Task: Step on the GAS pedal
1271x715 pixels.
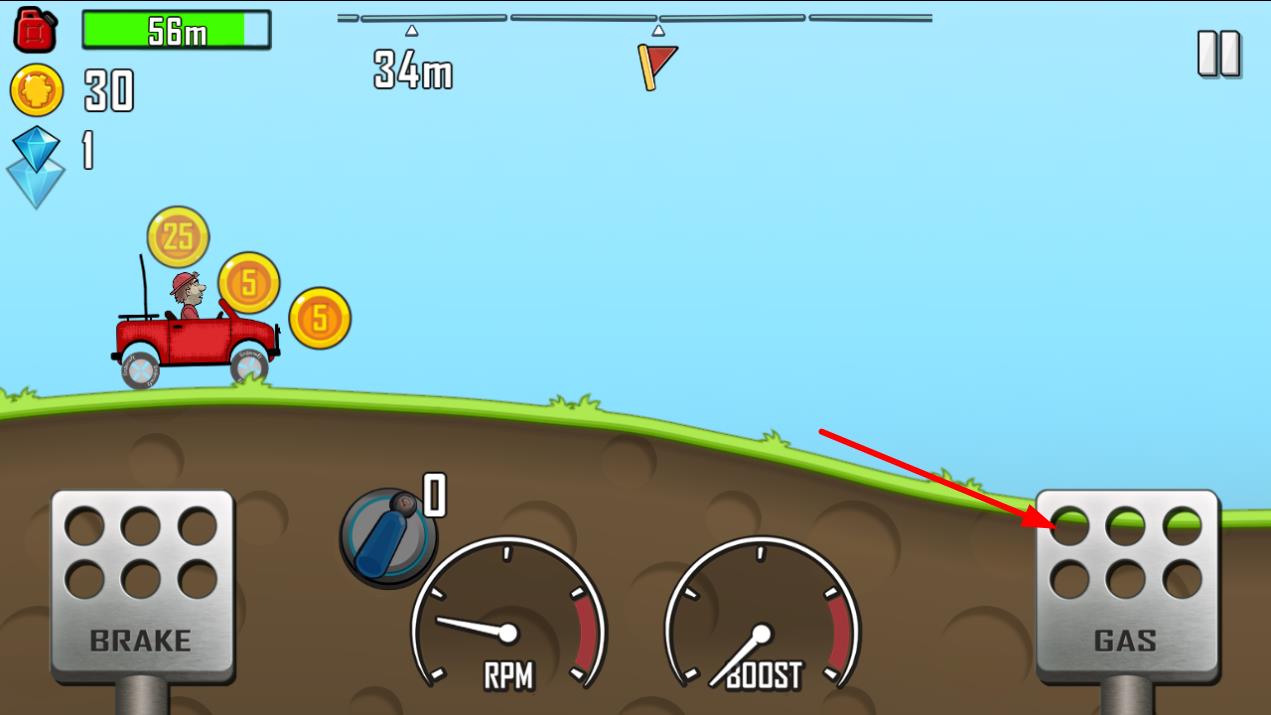Action: pyautogui.click(x=1126, y=586)
